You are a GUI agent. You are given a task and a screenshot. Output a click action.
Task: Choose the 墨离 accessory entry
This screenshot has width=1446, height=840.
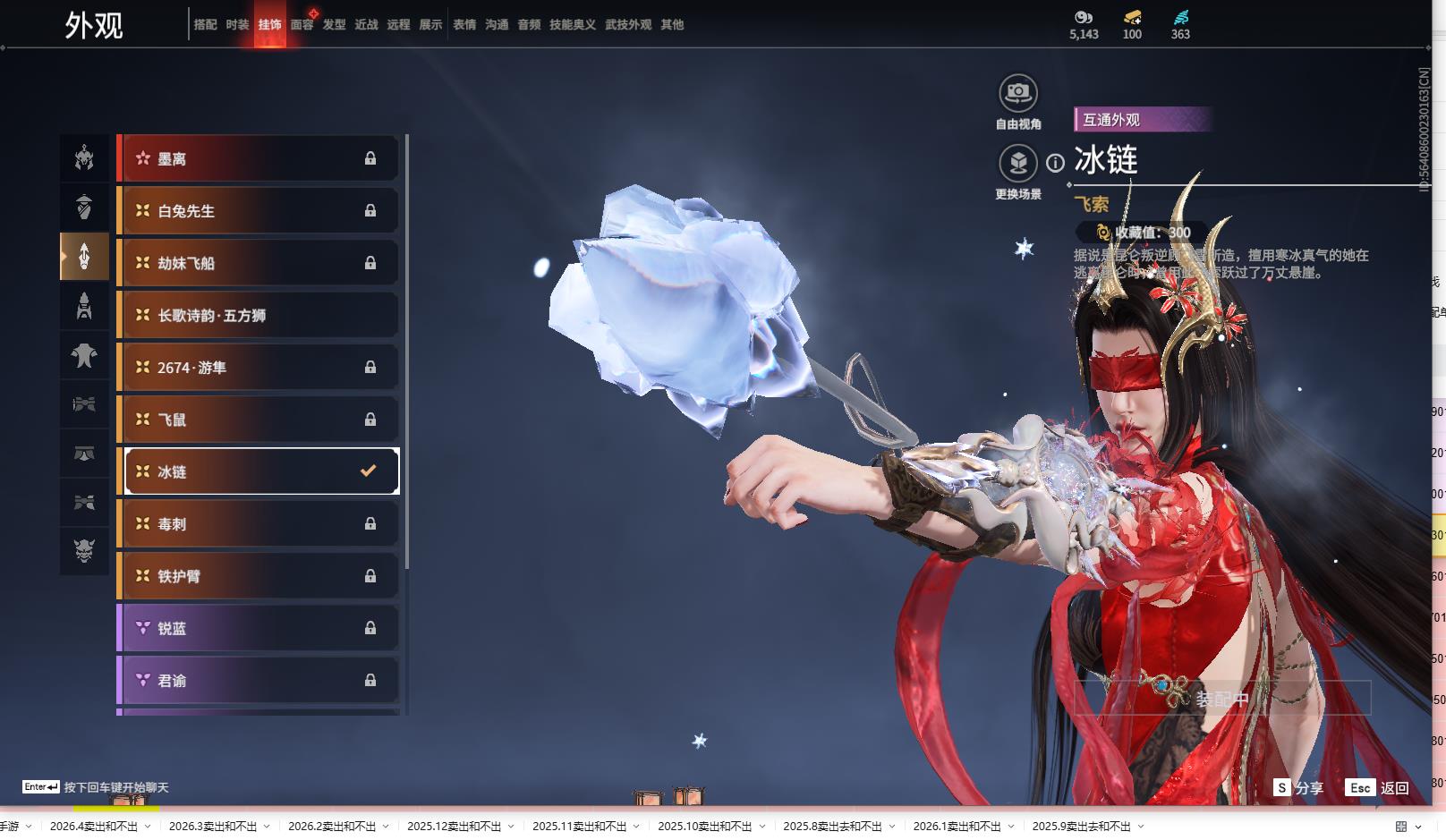point(258,158)
